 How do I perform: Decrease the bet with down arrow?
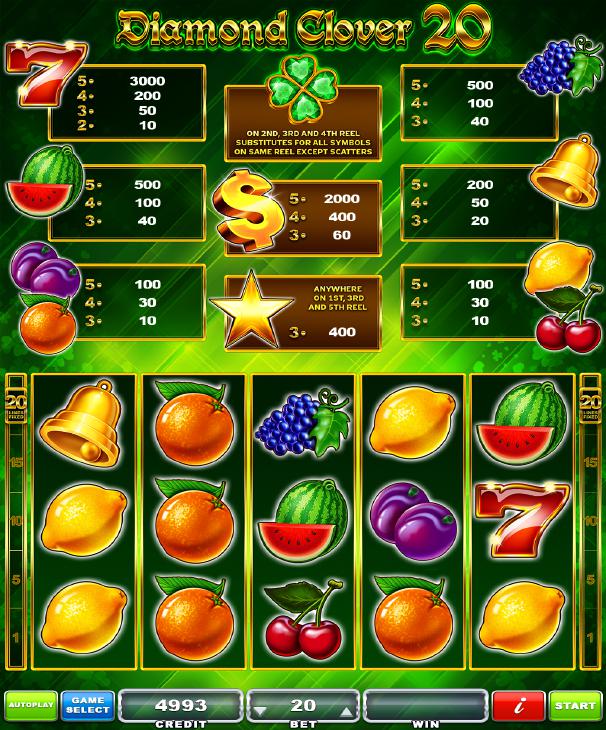click(260, 710)
